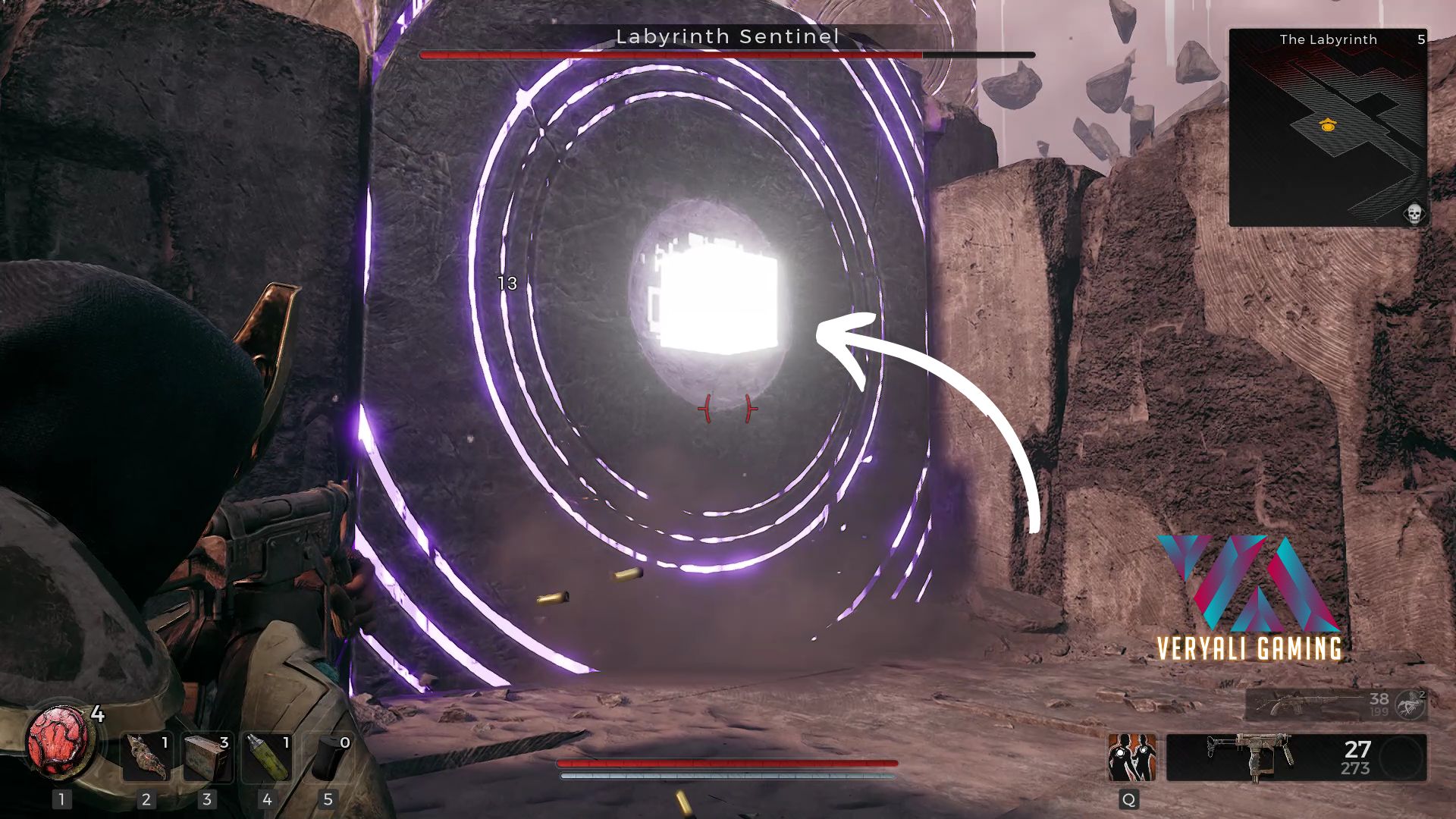Activate the two-silhouette skill icon
The width and height of the screenshot is (1456, 819).
pyautogui.click(x=1131, y=757)
